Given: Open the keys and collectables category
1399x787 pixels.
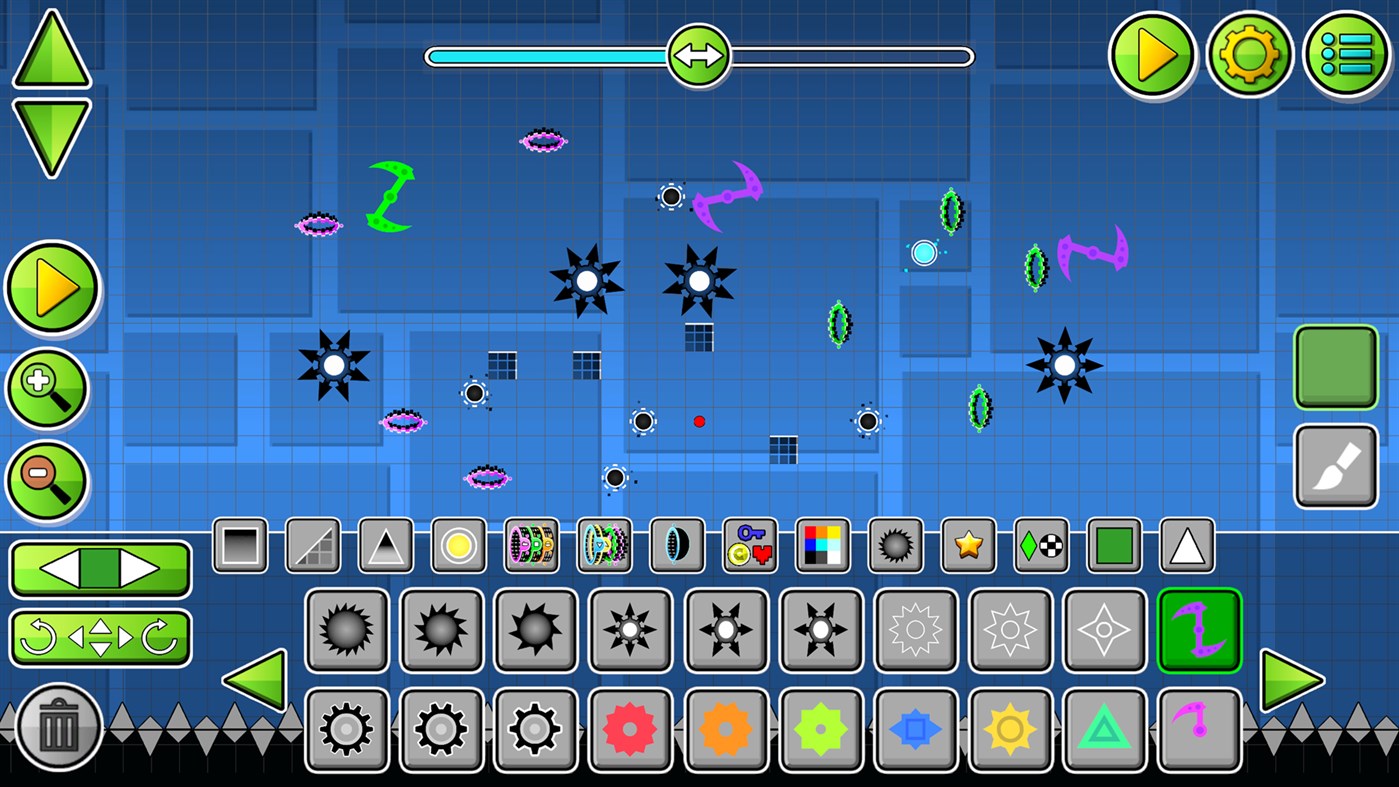Looking at the screenshot, I should 749,545.
